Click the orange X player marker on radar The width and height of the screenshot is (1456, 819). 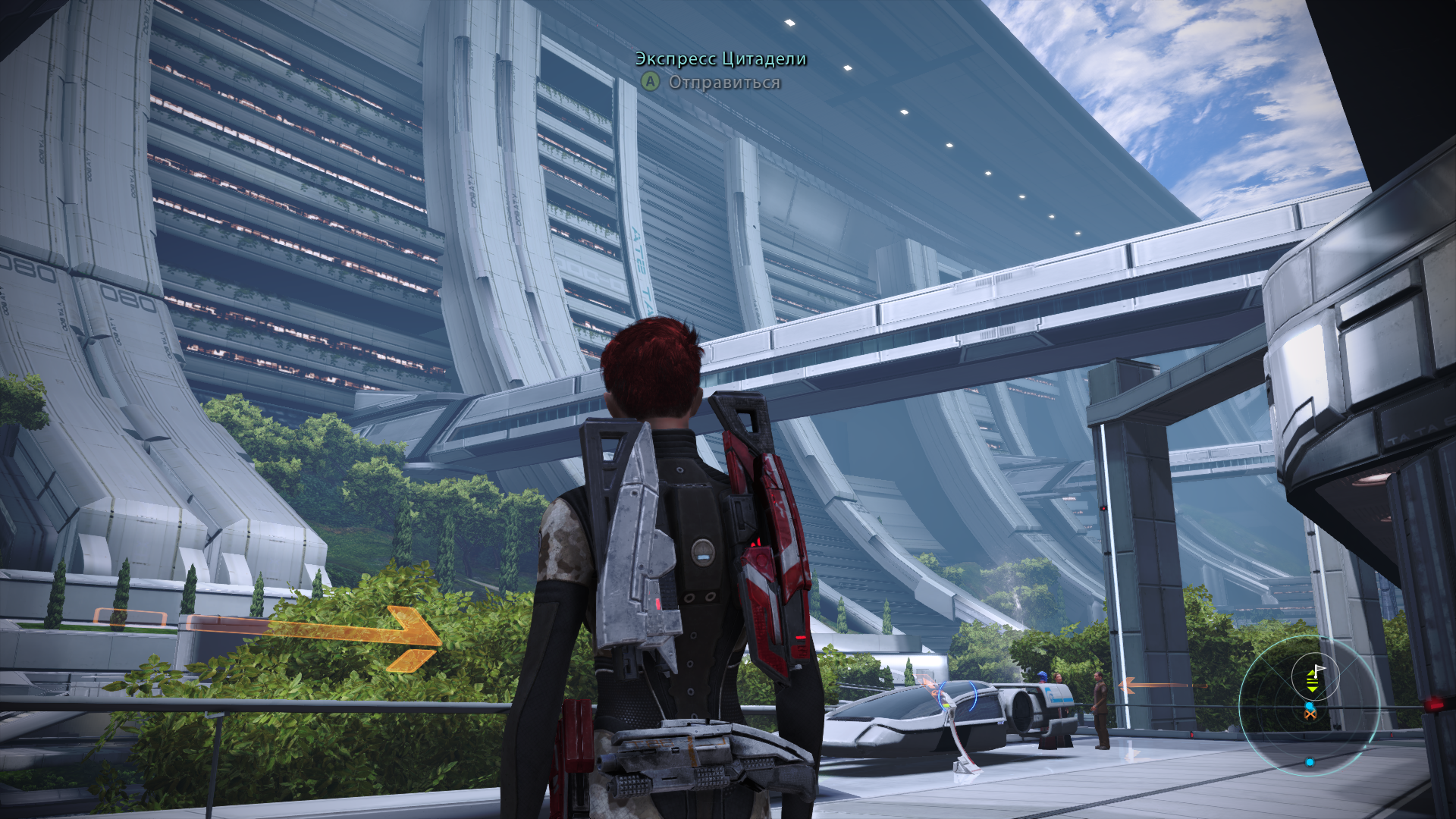point(1310,714)
